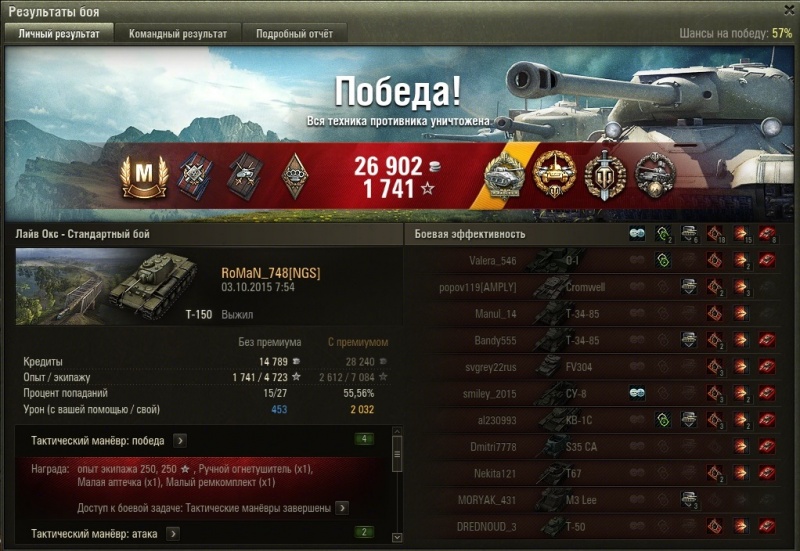The height and width of the screenshot is (551, 800).
Task: Select the MORYAK_431 M3 Lee row
Action: [x=600, y=498]
